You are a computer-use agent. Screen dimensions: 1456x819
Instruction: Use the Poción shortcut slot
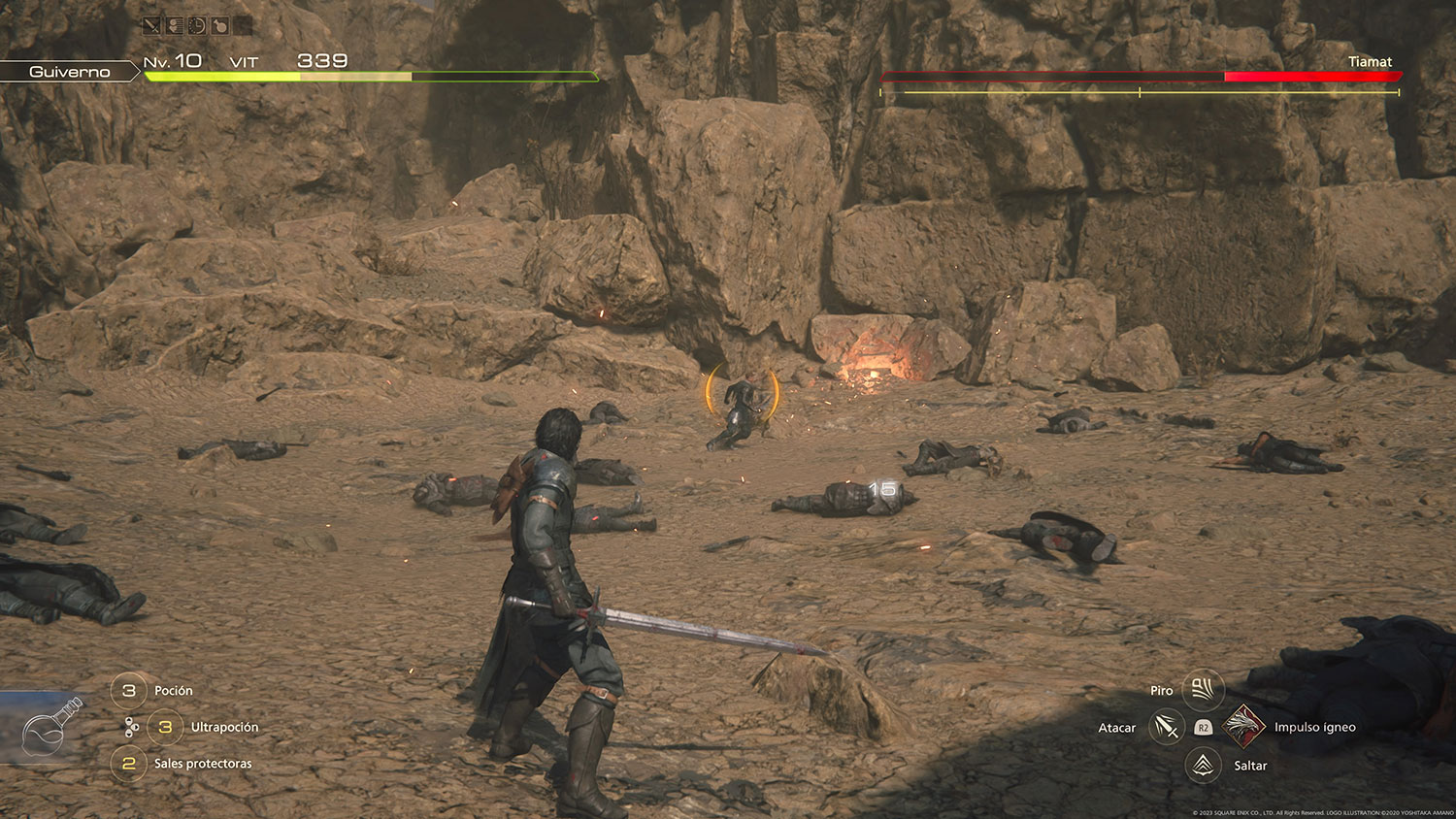click(x=129, y=690)
